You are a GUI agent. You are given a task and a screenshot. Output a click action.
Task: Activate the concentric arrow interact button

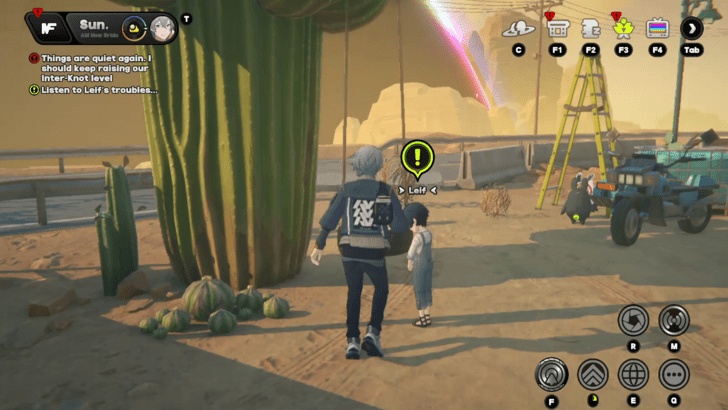coord(552,375)
